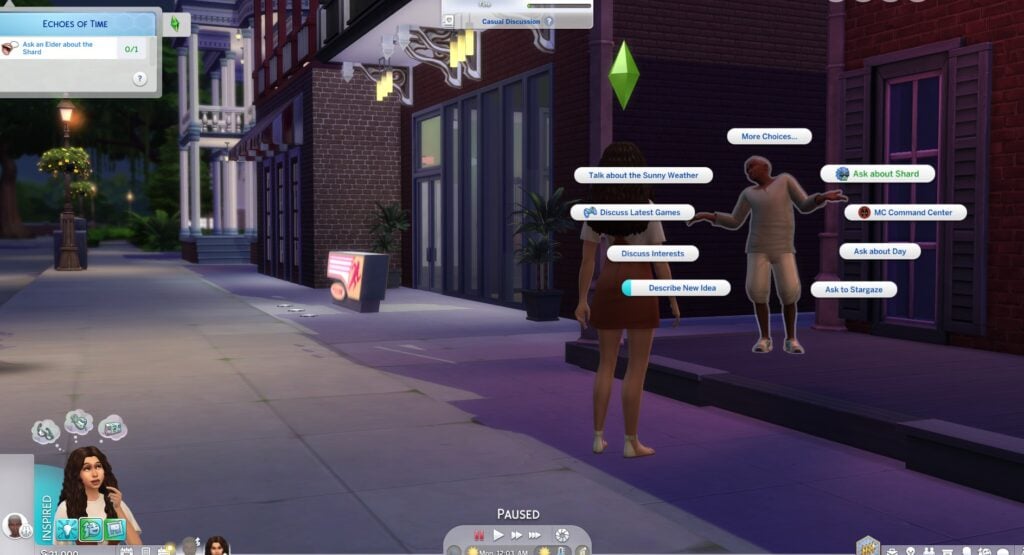The height and width of the screenshot is (555, 1024).
Task: Choose Discuss Interests from the pie menu
Action: 652,254
